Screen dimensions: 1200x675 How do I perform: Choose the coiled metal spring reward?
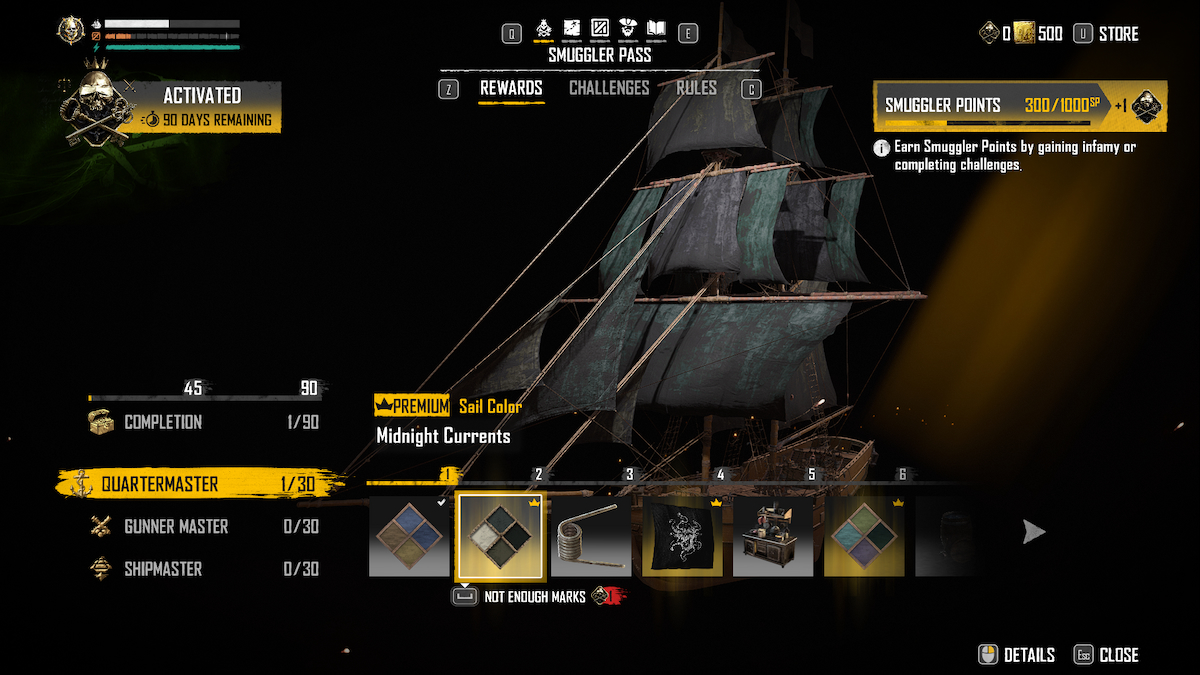pos(591,536)
